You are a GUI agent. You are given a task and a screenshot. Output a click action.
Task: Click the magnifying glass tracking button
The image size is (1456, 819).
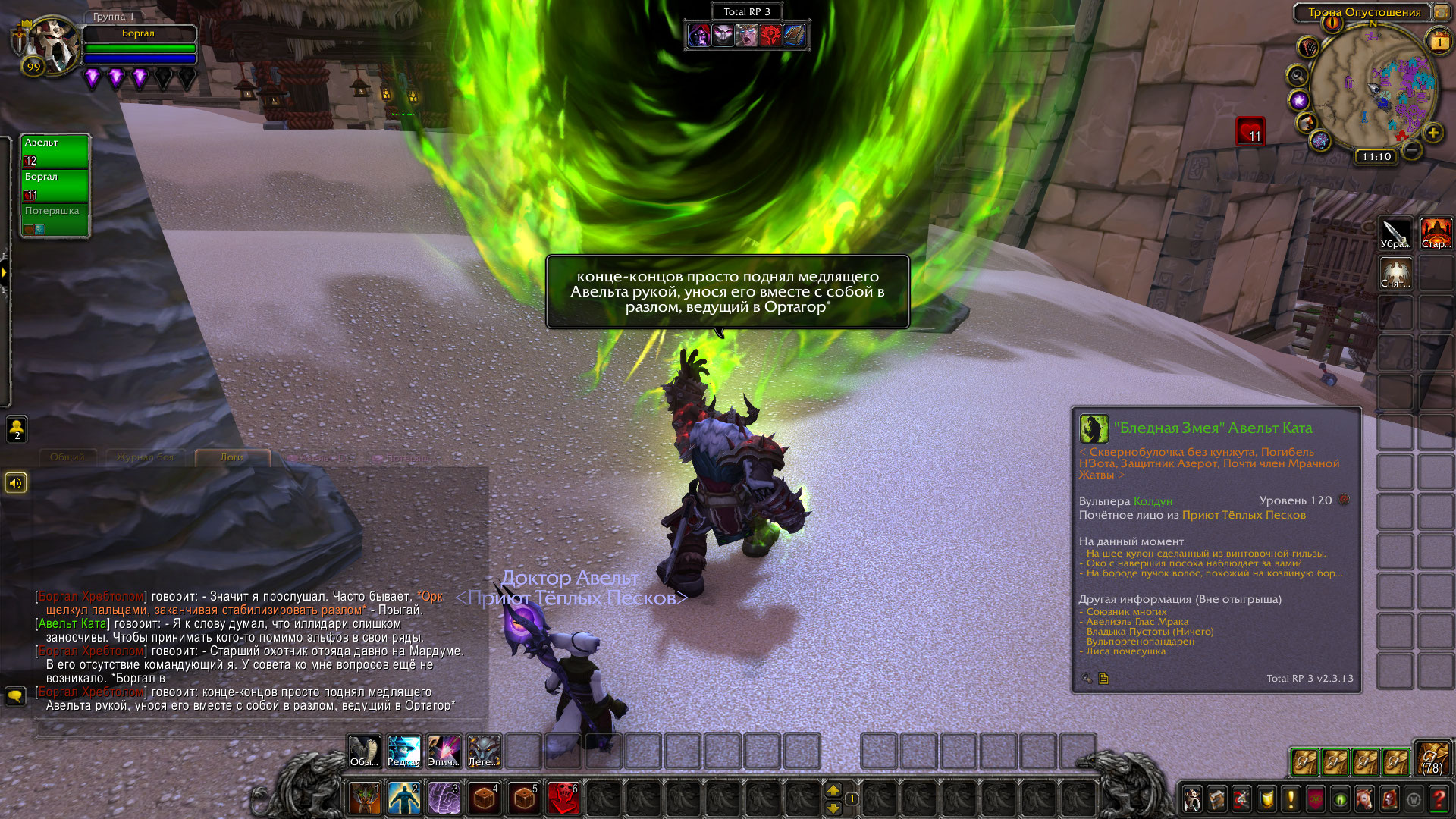1298,76
